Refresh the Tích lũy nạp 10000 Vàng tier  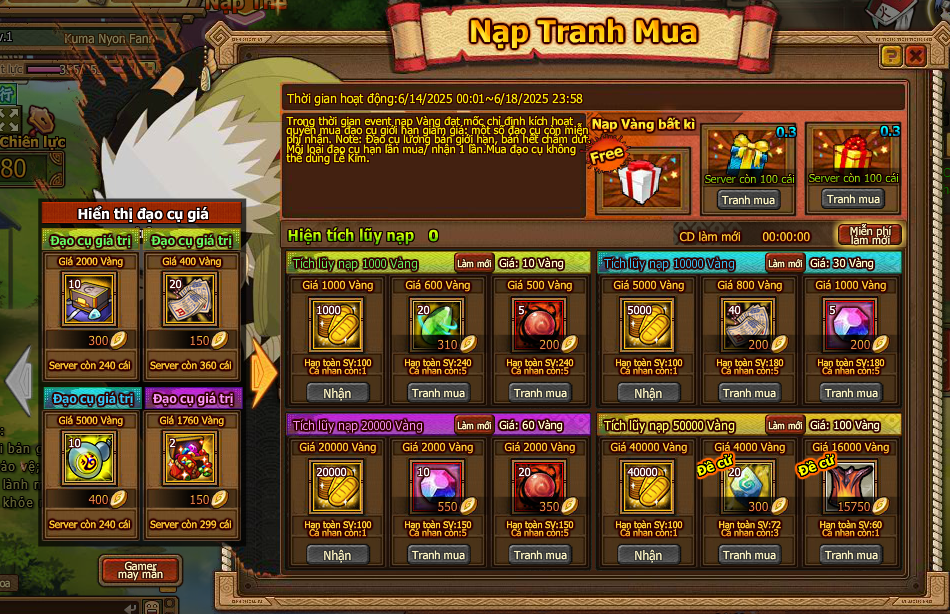coord(785,263)
